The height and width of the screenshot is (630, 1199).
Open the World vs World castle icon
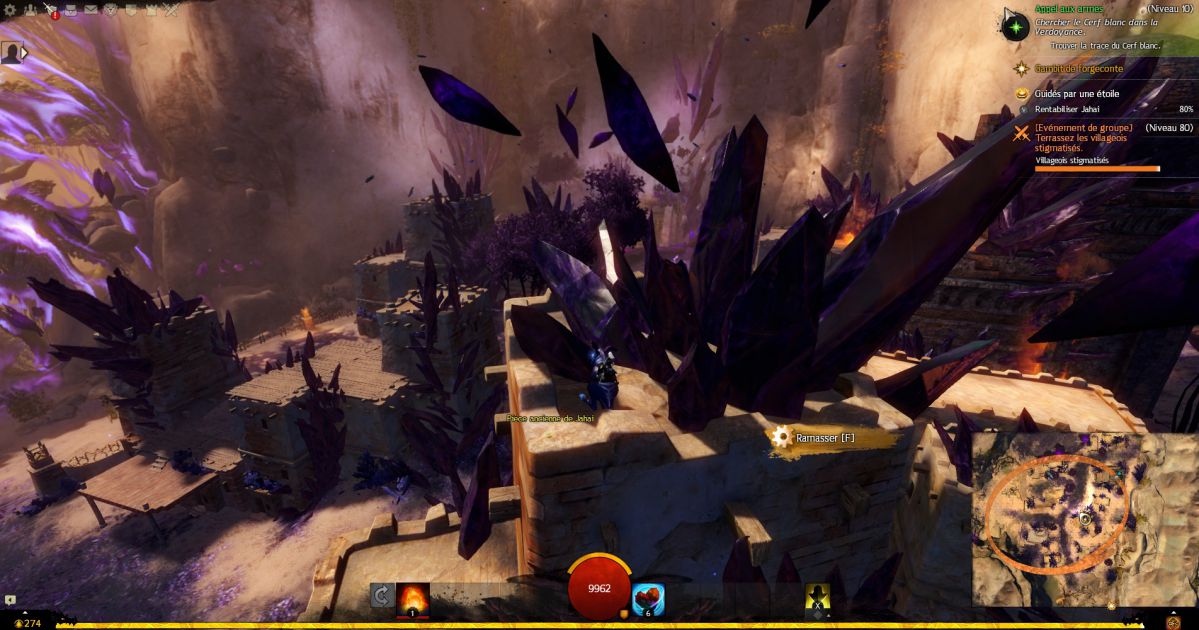click(x=151, y=10)
